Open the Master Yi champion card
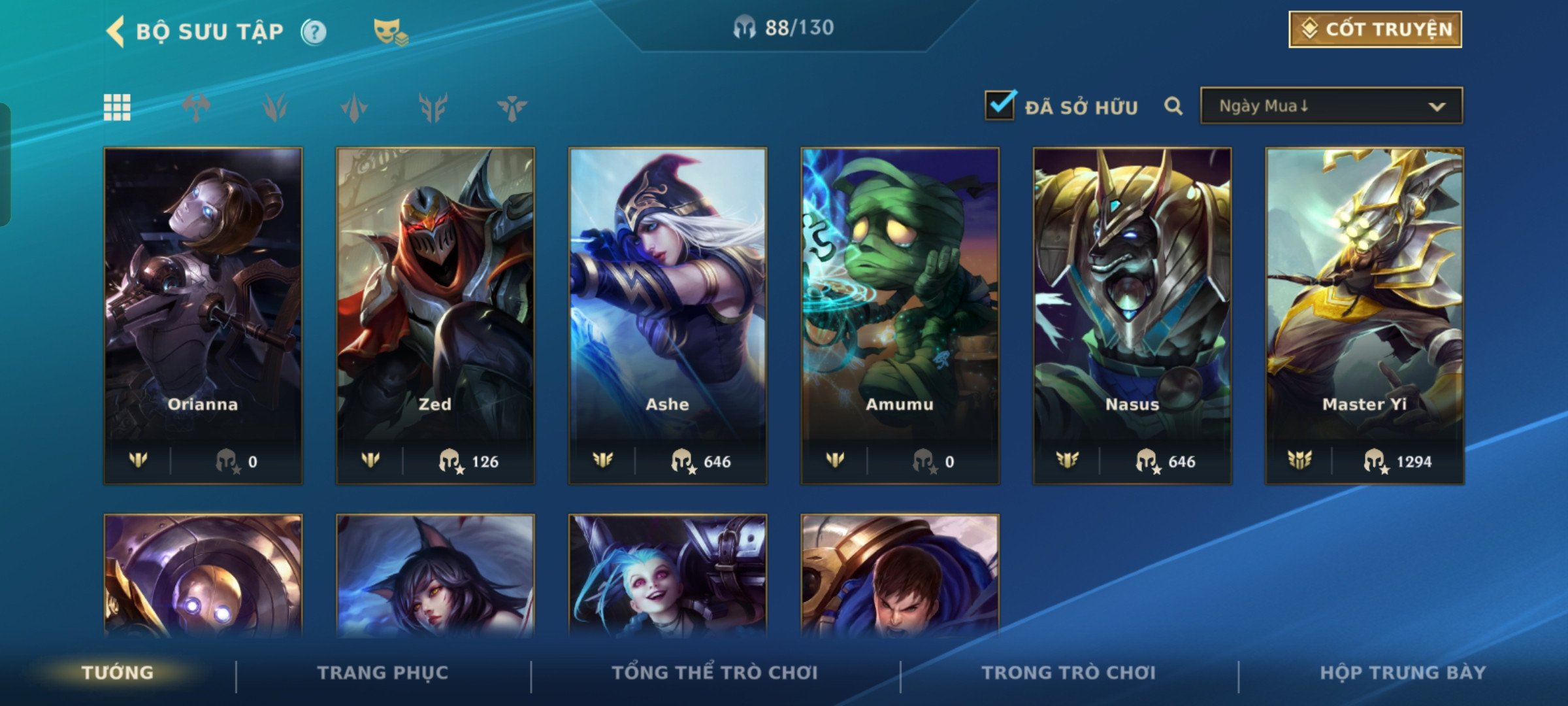 coord(1364,315)
